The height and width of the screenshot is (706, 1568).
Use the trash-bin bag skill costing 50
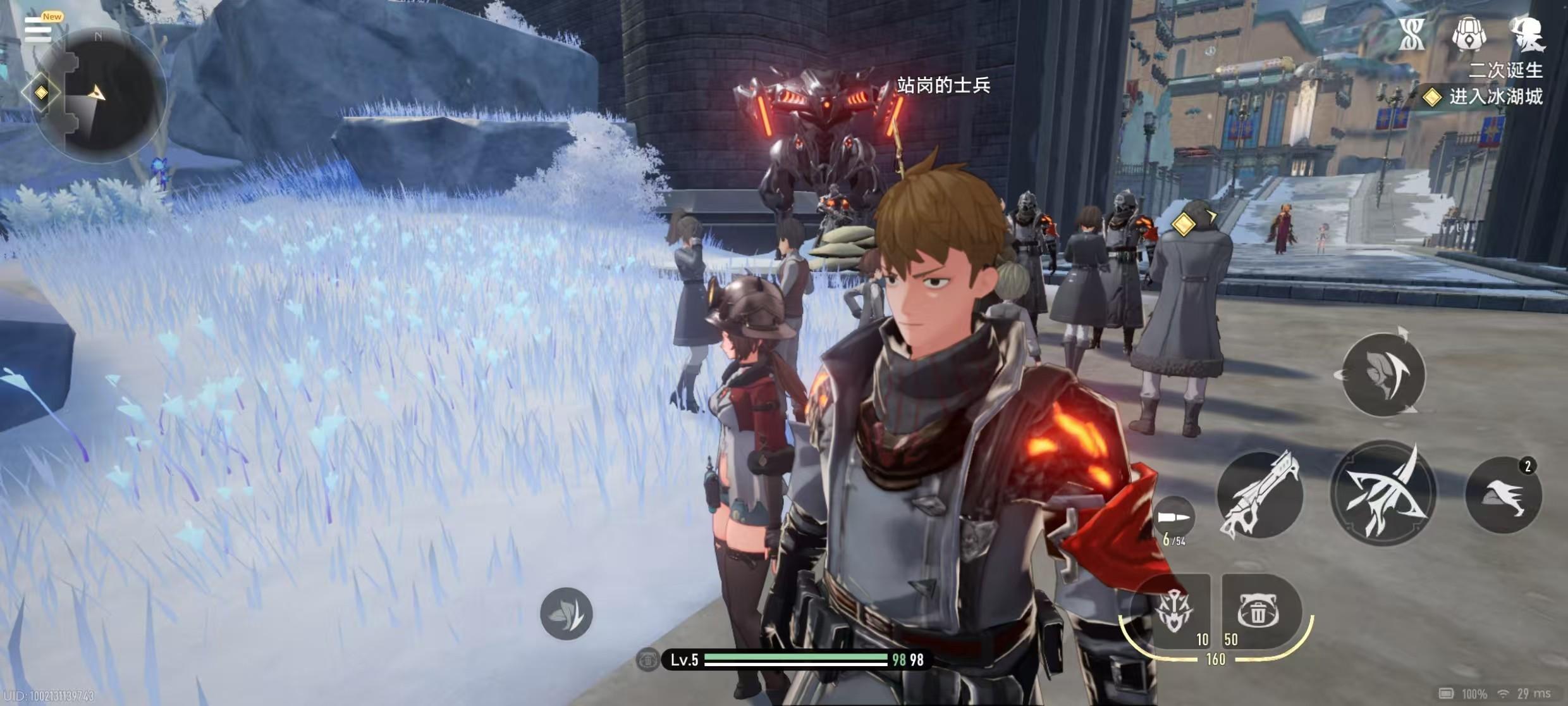pos(1258,611)
